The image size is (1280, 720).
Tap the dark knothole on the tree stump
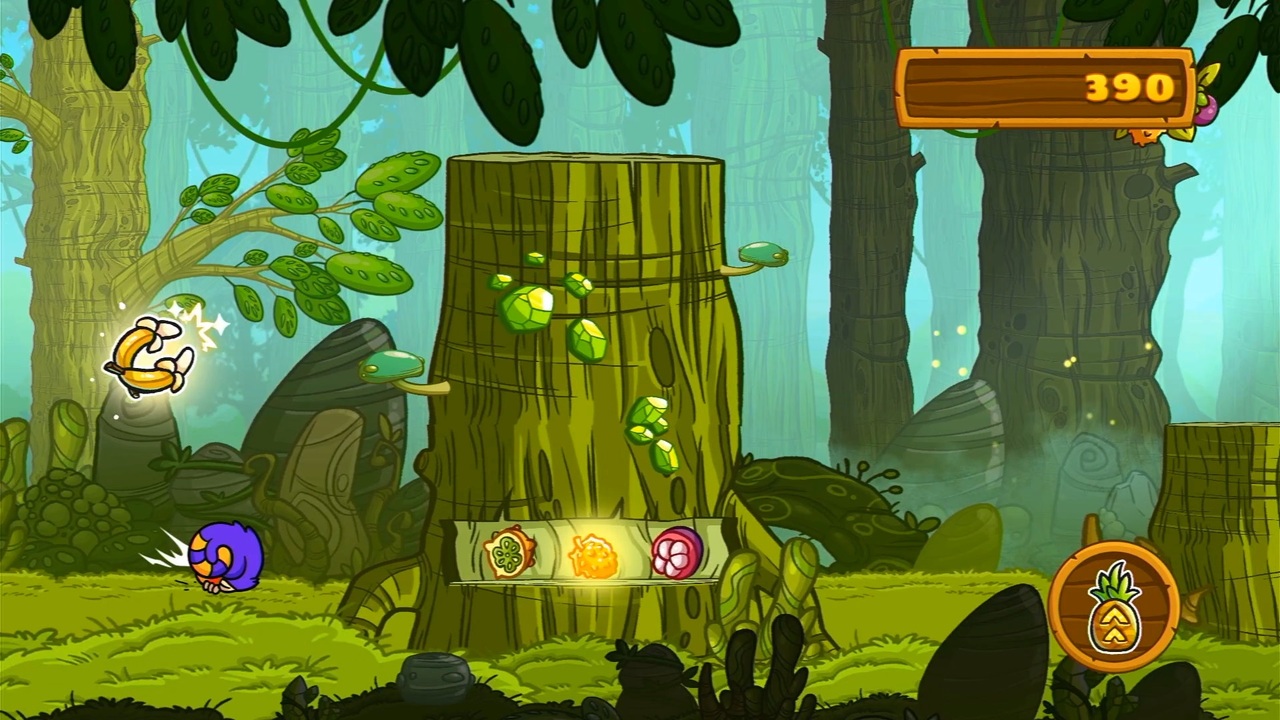coord(662,355)
